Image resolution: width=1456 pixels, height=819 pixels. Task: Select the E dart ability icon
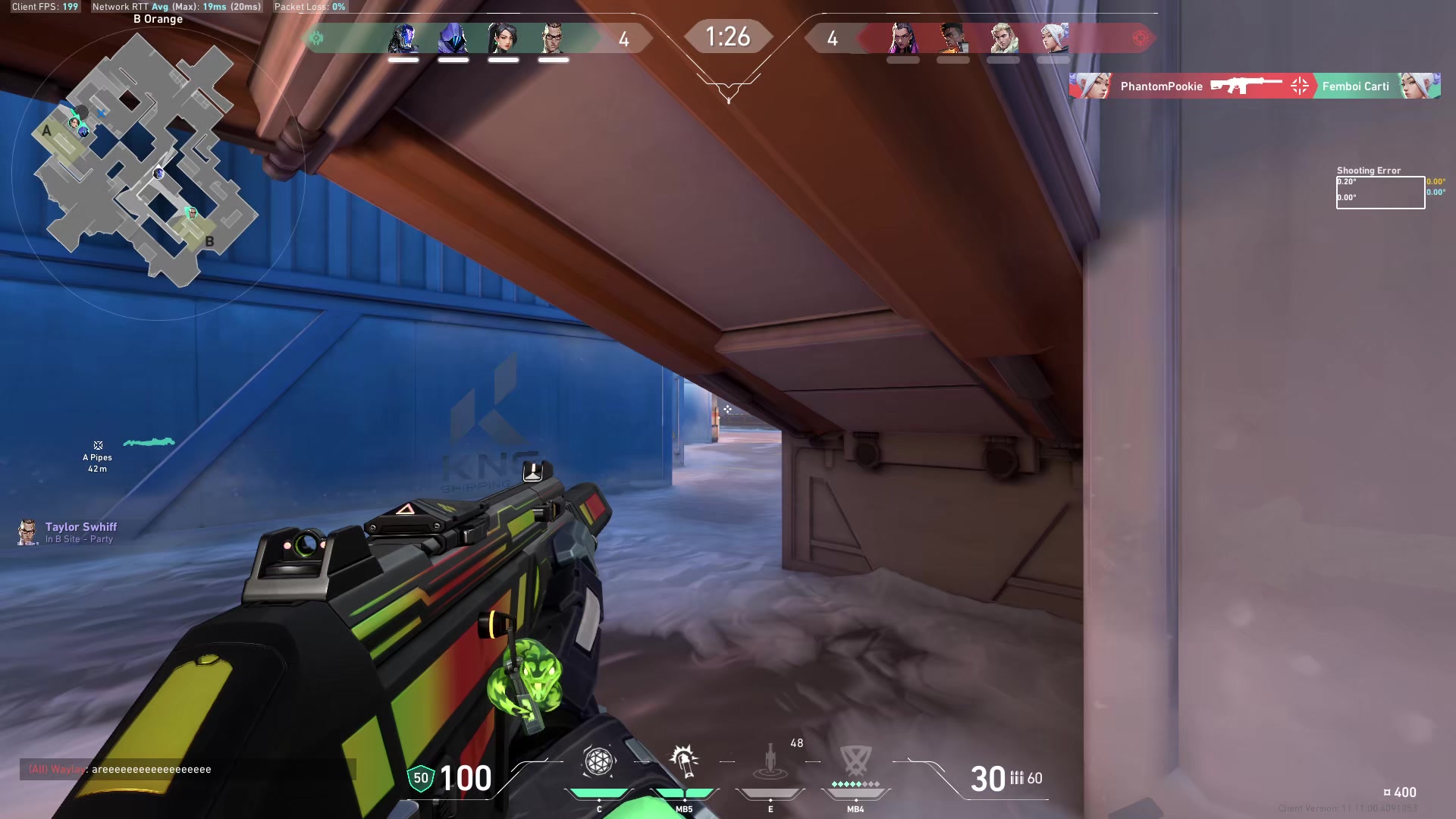[770, 762]
